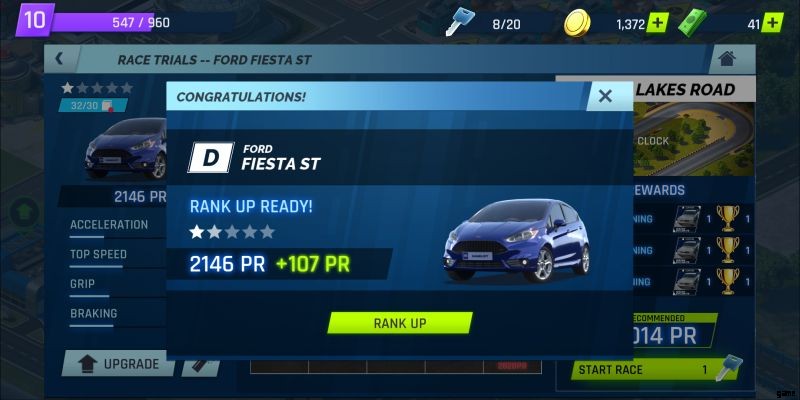Buy more green cash
The image size is (800, 400).
click(774, 23)
